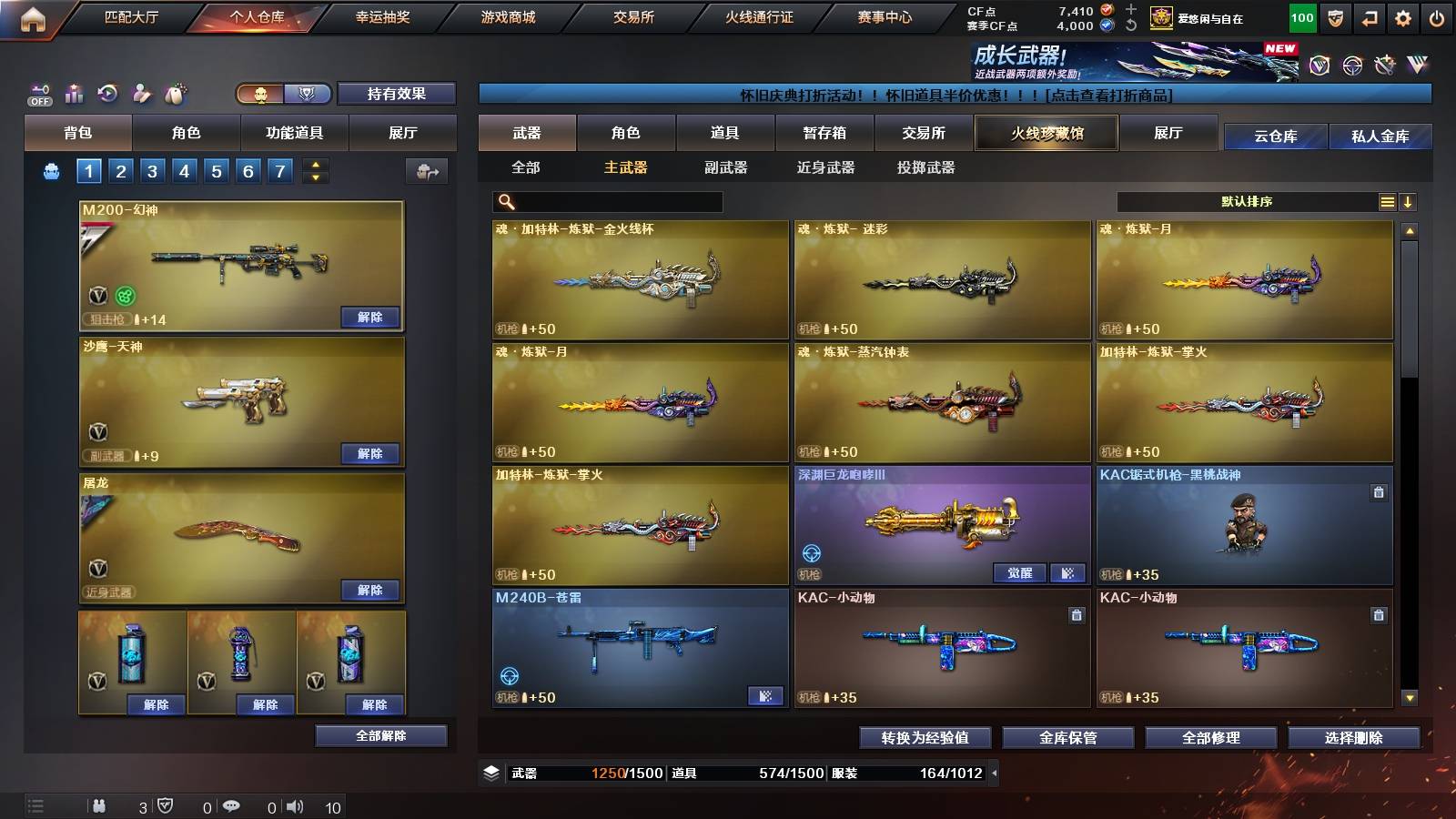Click the replay/restore icon in the left toolbar

tap(106, 91)
